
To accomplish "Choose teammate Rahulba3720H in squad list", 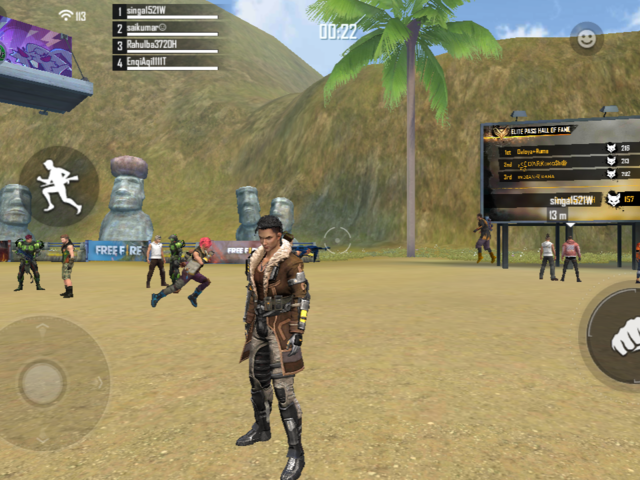I will 165,46.
